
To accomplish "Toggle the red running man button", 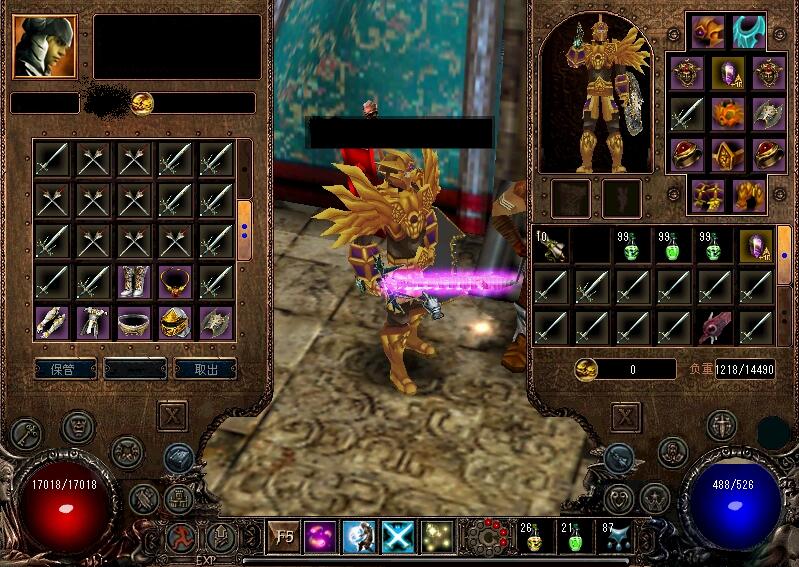I will (182, 537).
